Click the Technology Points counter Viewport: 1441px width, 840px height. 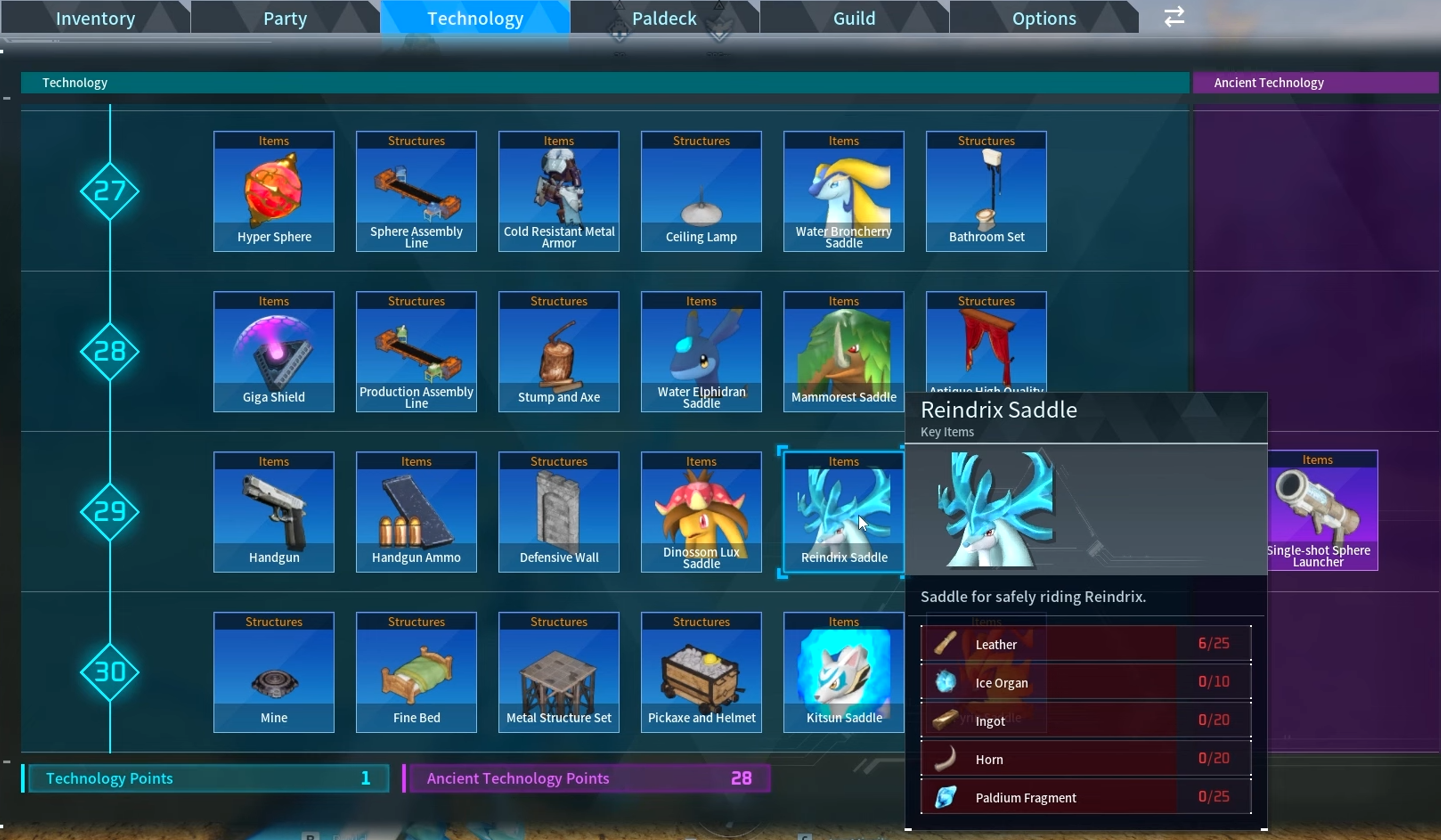point(207,778)
